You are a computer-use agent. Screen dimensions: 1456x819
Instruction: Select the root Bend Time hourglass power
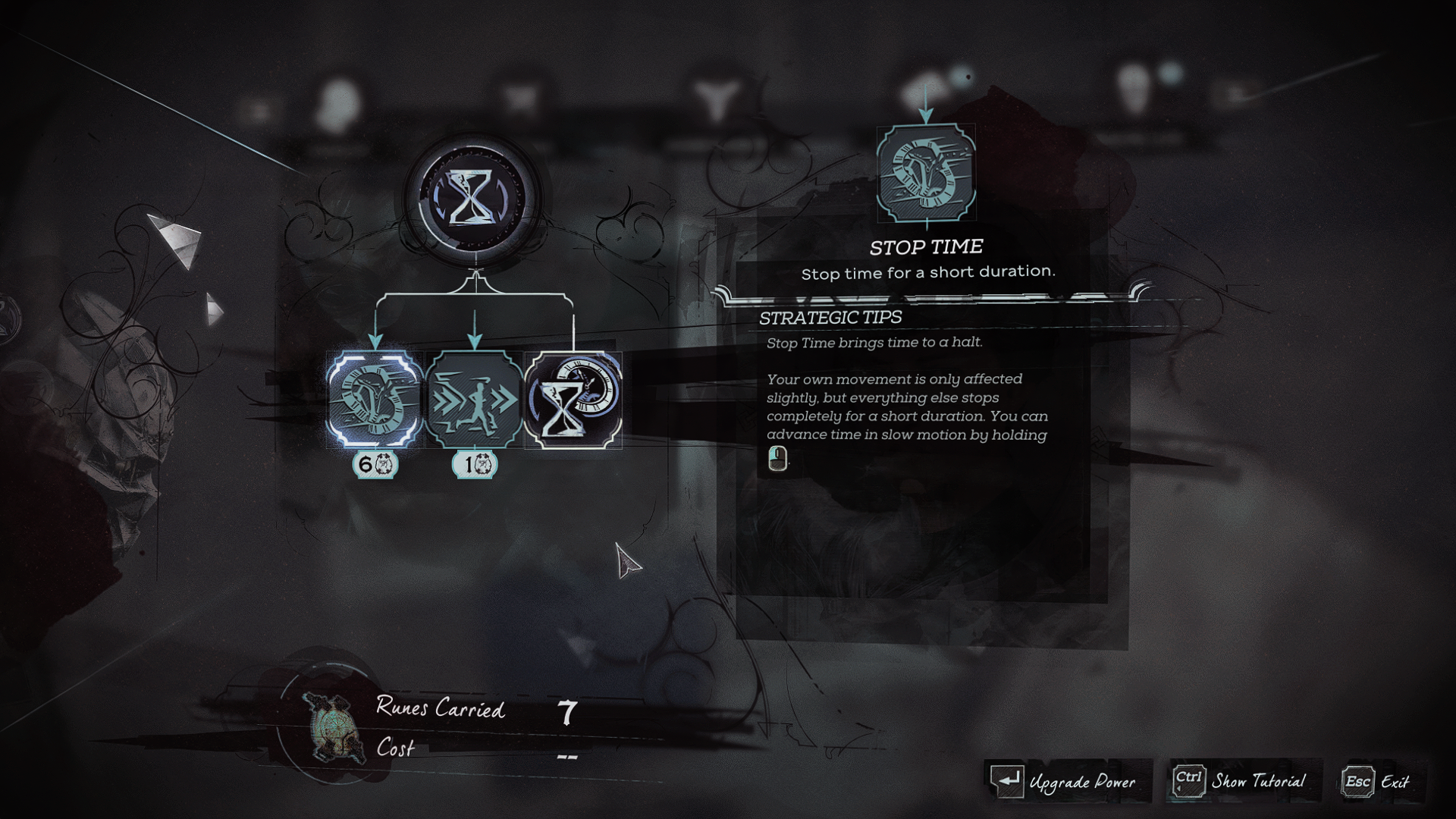(473, 197)
